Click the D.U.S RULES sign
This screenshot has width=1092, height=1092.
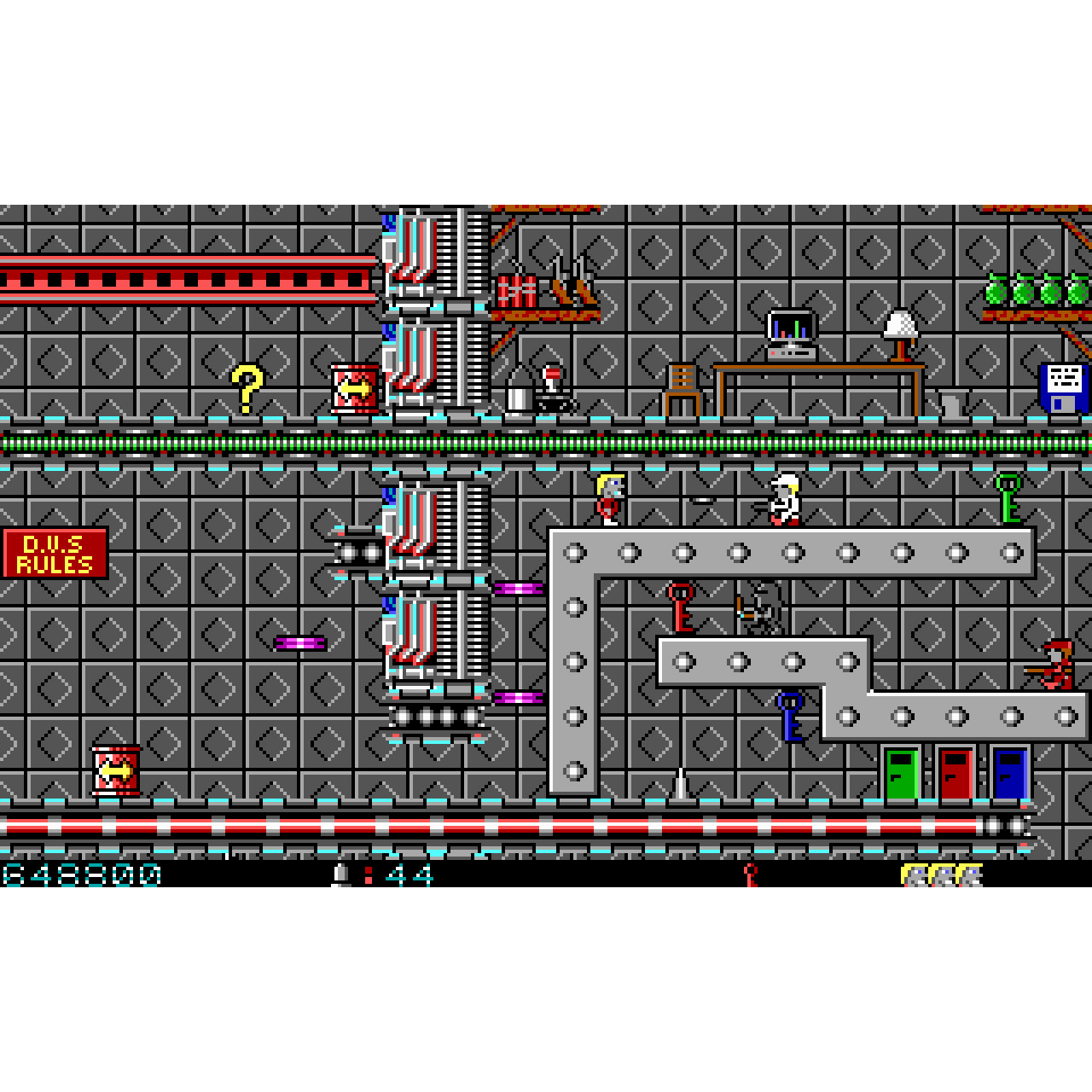53,552
